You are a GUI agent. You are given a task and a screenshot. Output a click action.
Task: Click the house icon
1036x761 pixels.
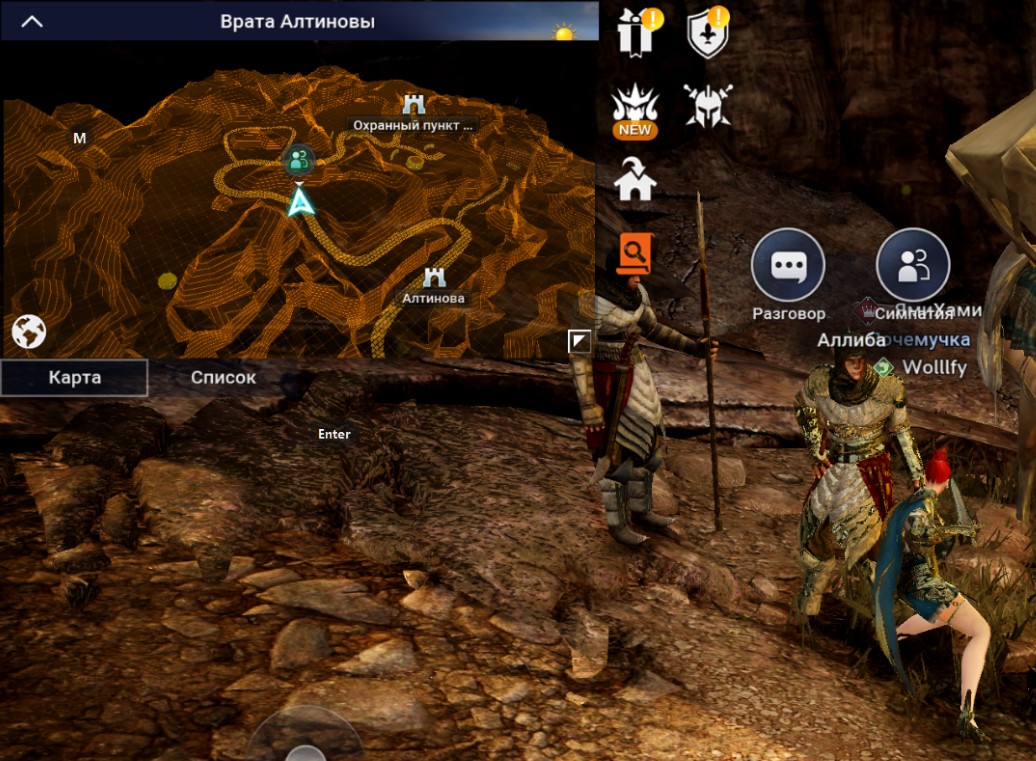[x=635, y=180]
